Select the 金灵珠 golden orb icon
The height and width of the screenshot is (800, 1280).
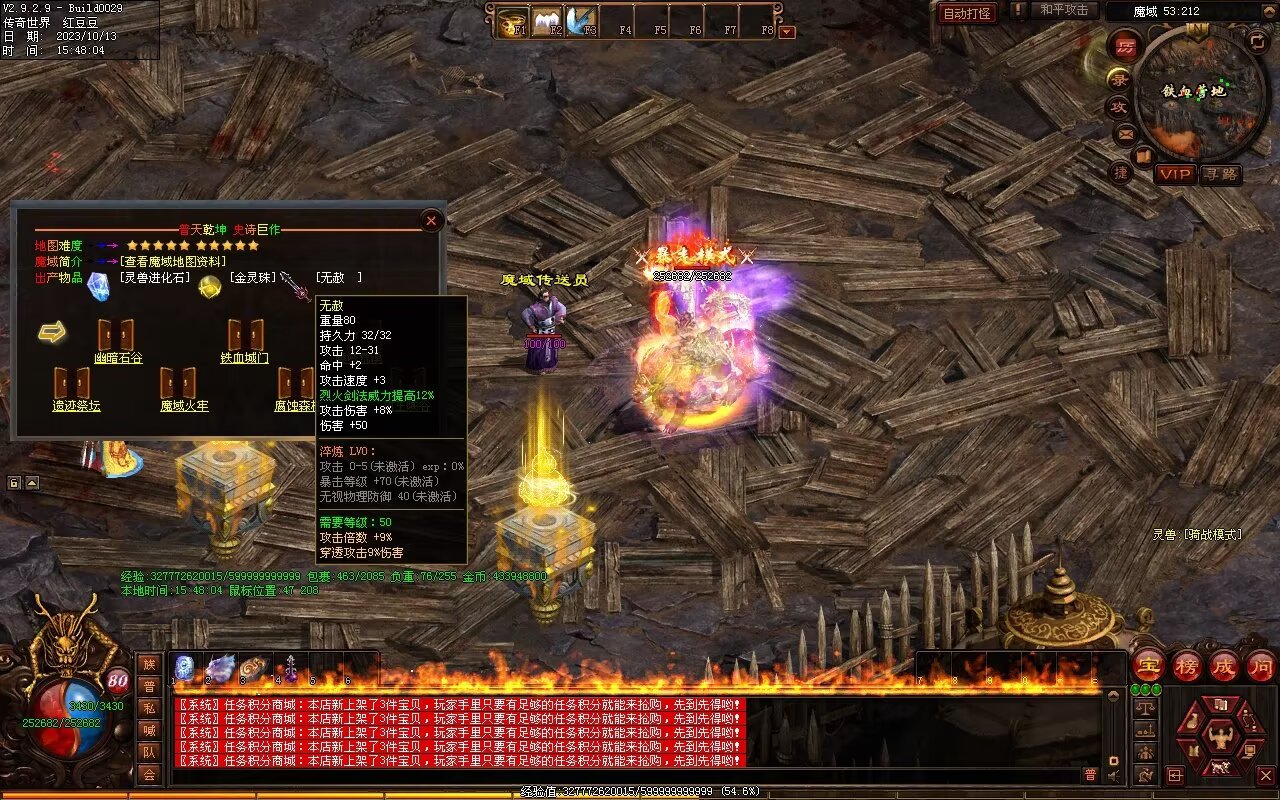click(209, 287)
